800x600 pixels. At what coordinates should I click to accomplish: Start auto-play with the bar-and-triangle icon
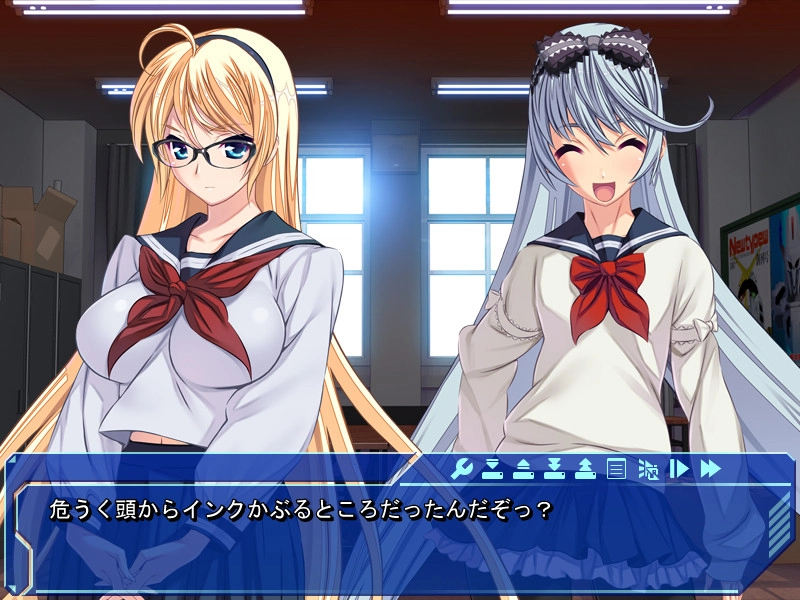coord(679,468)
